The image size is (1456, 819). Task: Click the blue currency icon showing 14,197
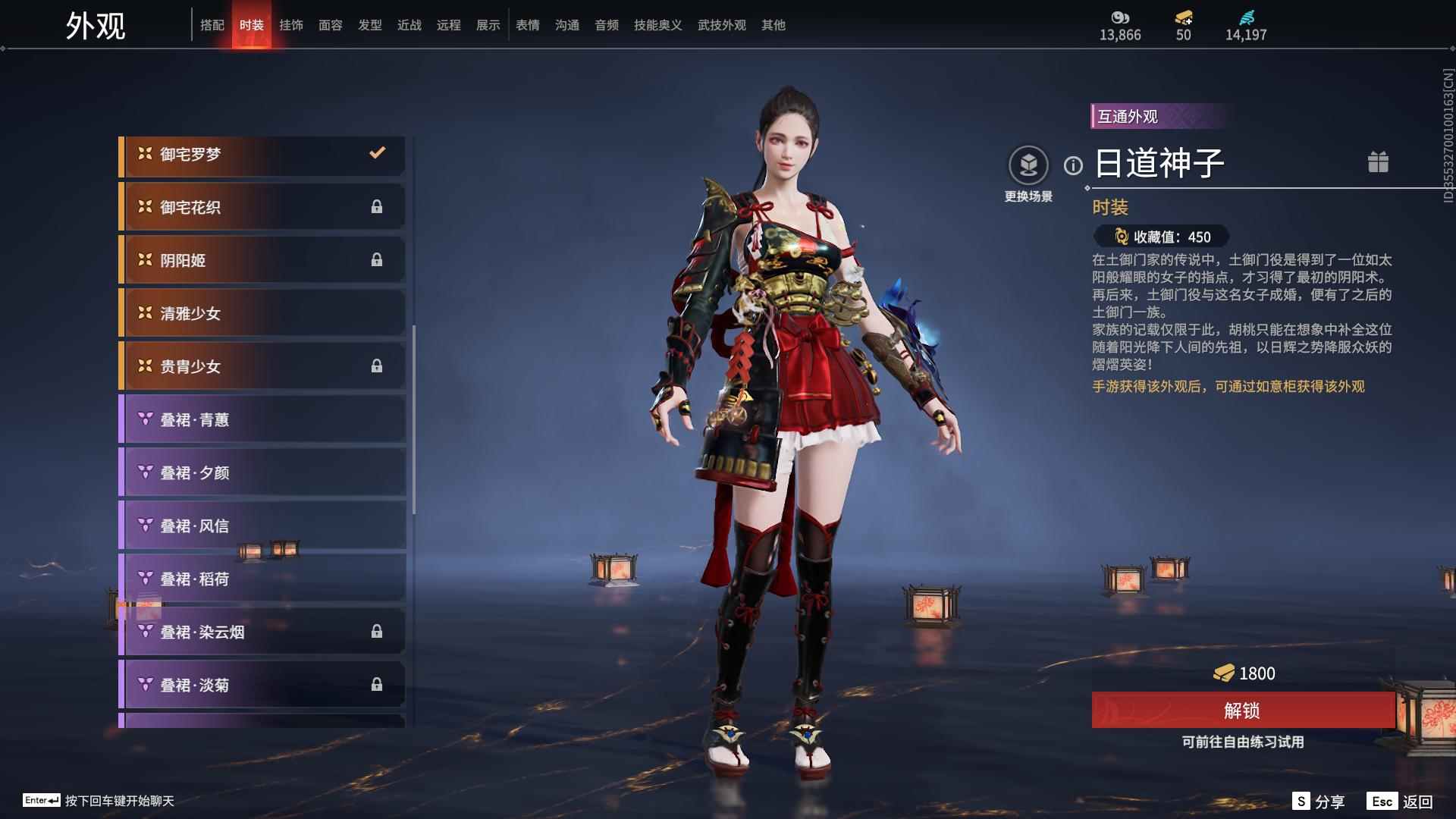[1248, 17]
